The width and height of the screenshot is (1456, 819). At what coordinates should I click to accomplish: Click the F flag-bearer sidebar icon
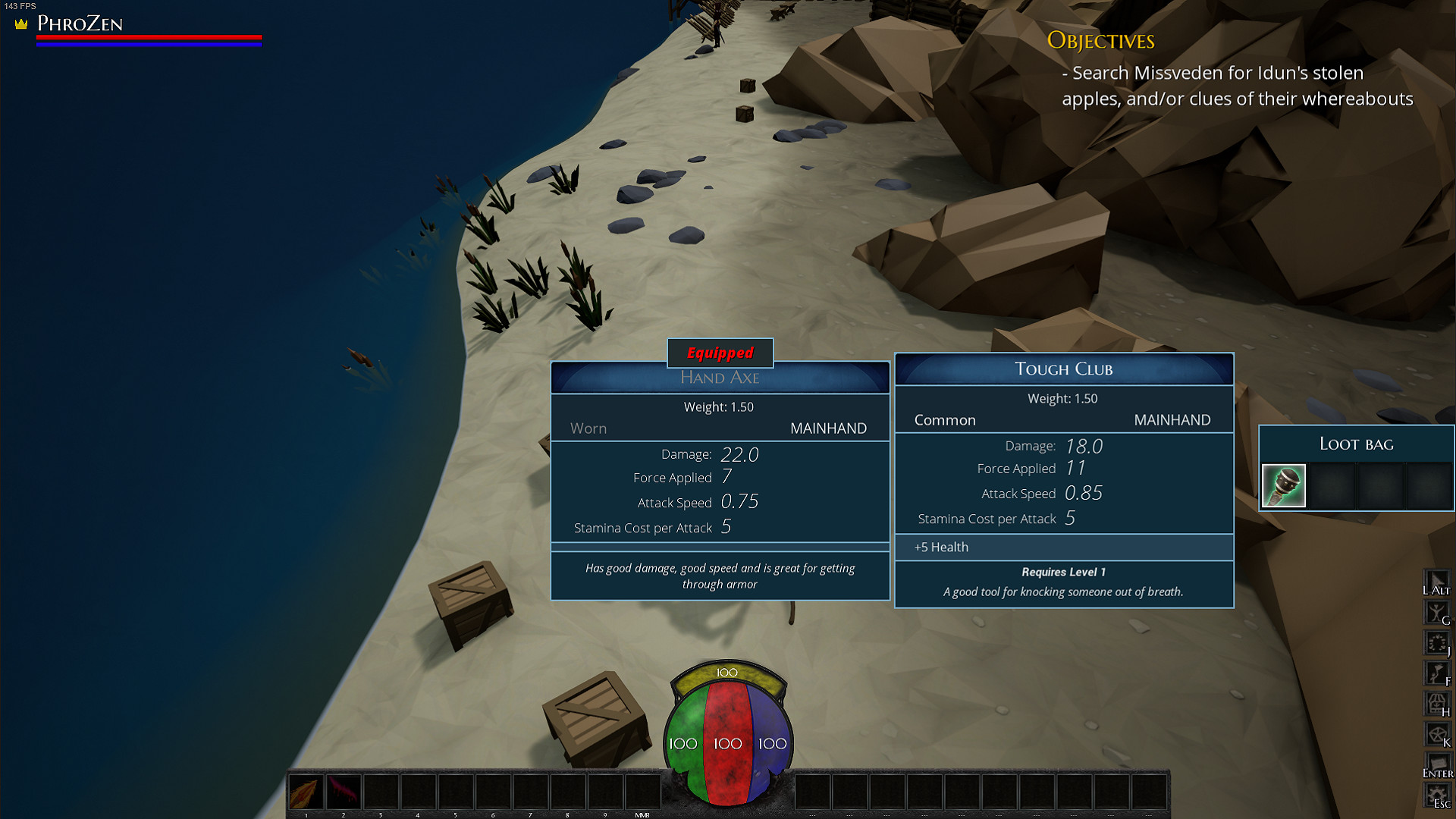1437,670
